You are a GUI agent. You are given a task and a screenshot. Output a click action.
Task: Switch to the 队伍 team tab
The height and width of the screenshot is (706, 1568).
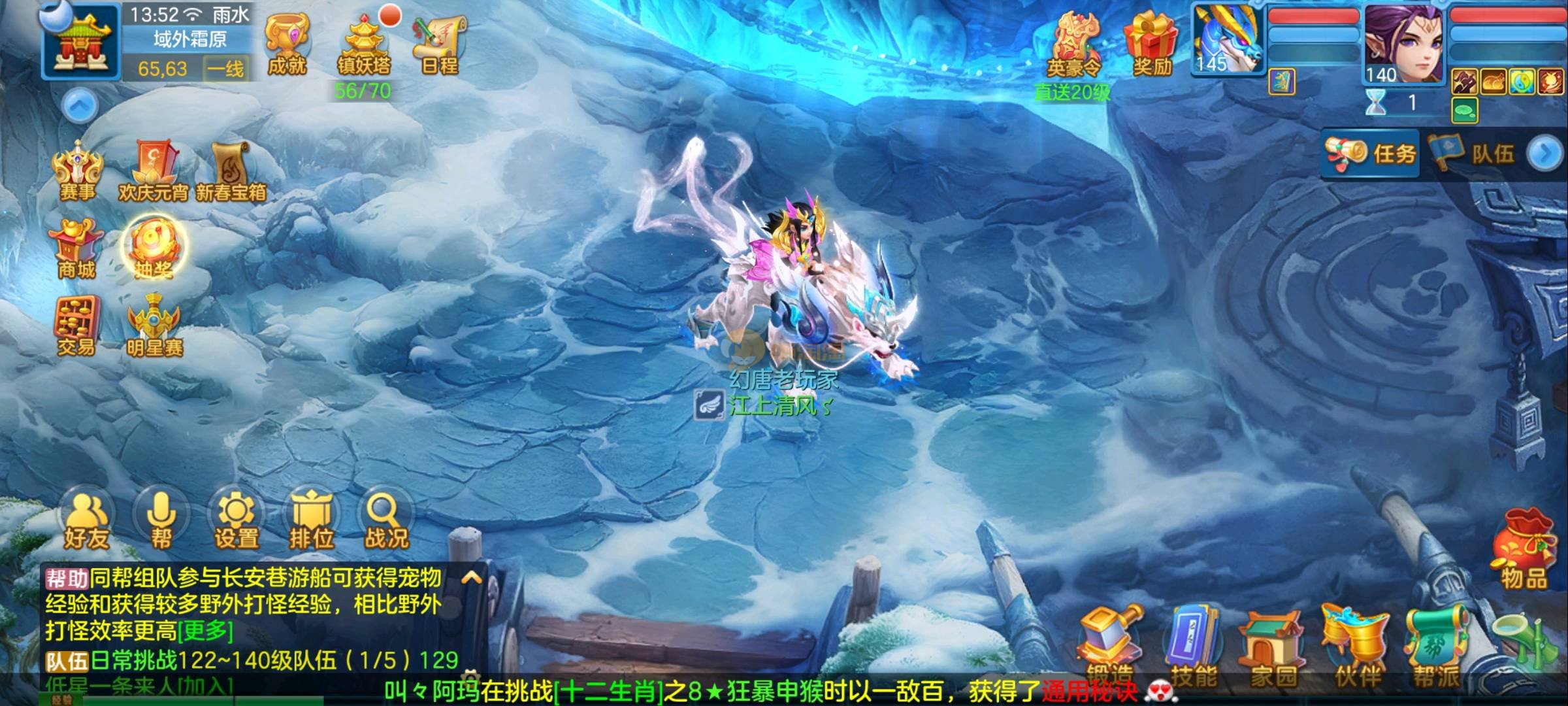tap(1475, 154)
